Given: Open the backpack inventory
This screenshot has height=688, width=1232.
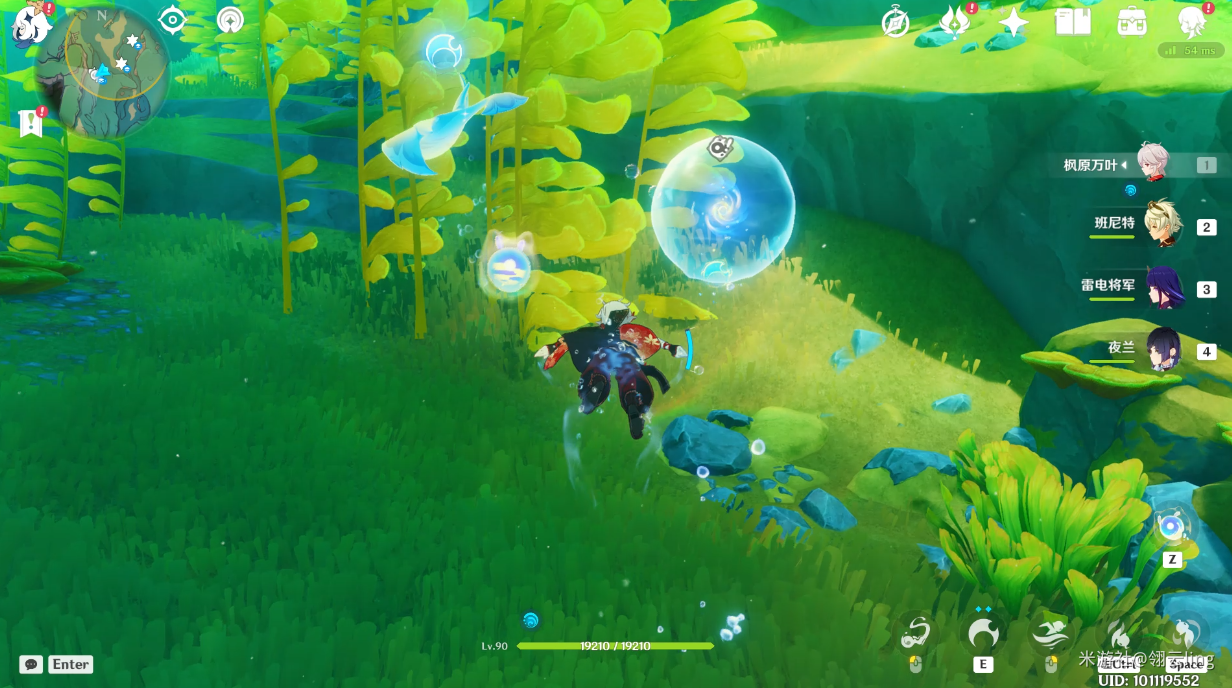Looking at the screenshot, I should pyautogui.click(x=1132, y=22).
